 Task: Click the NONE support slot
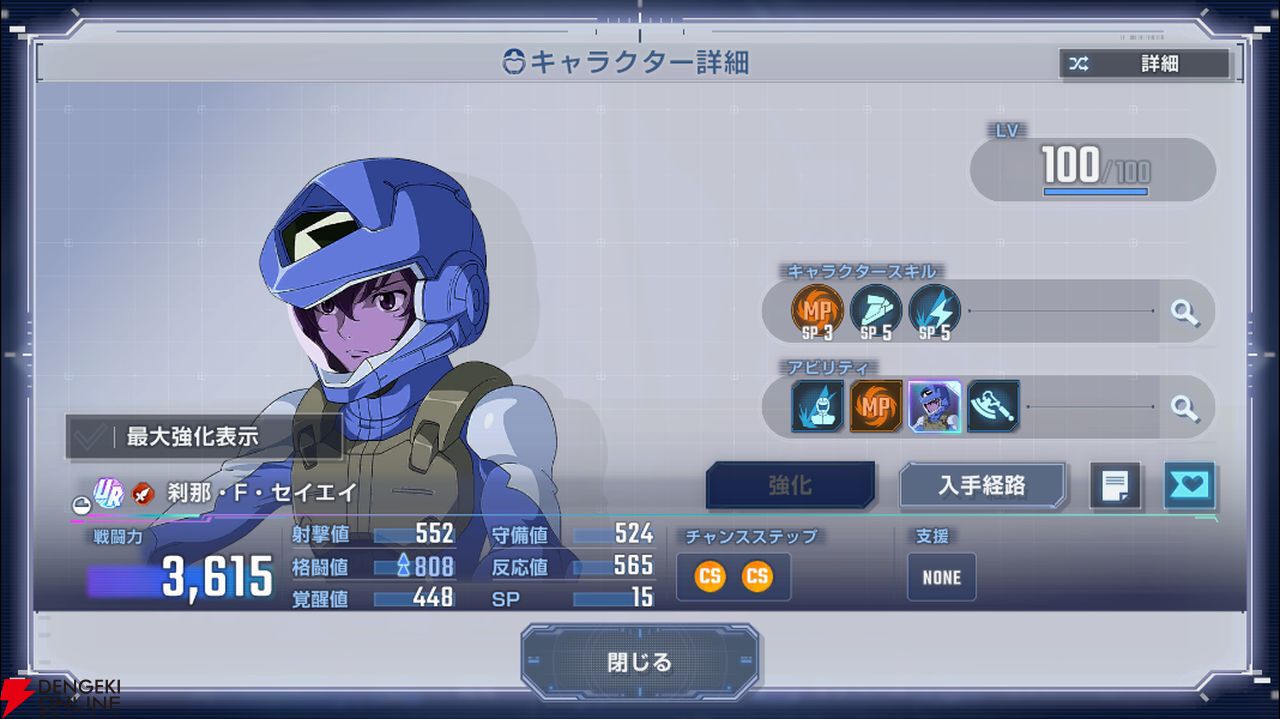pos(941,577)
